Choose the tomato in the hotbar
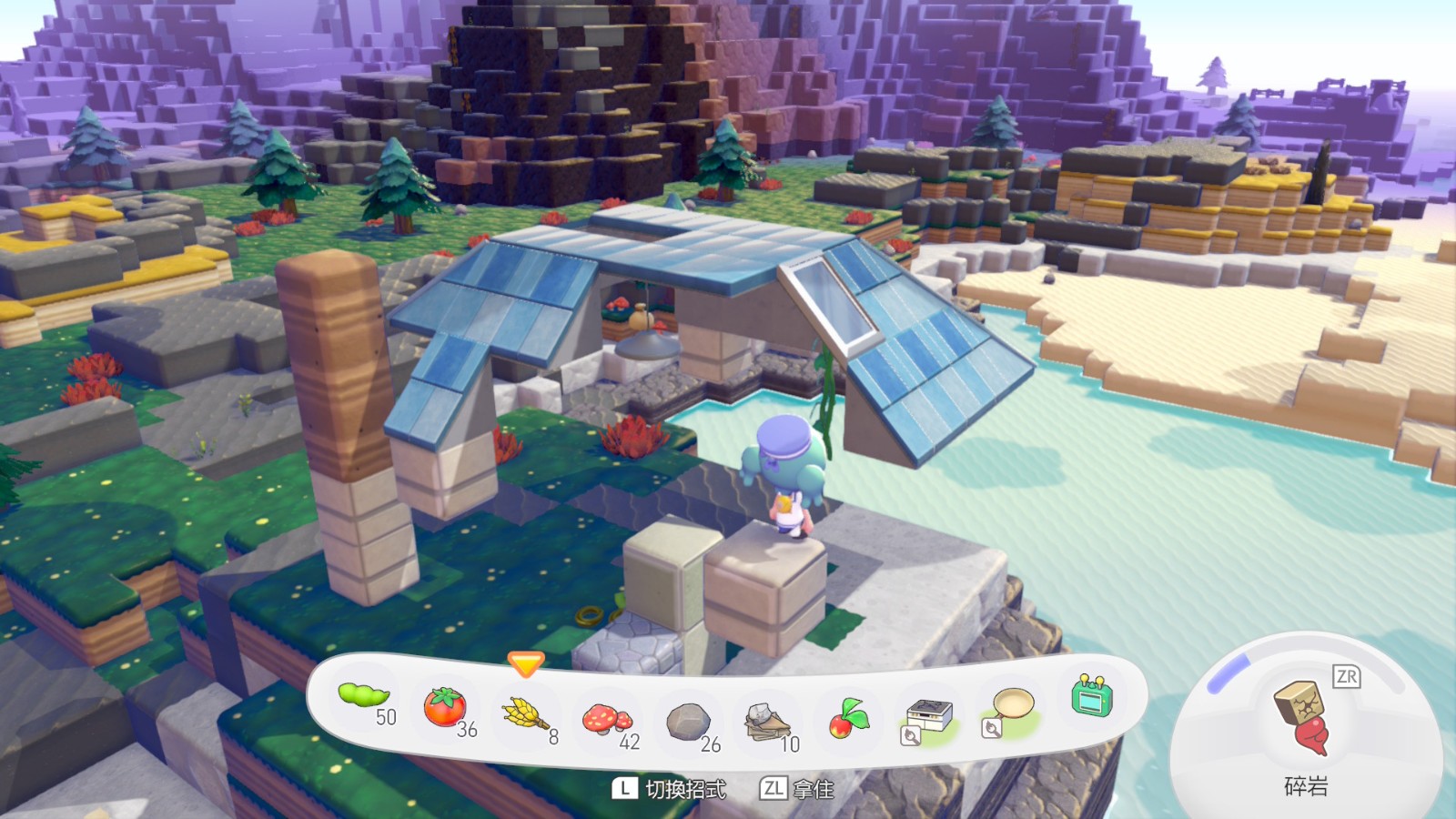Viewport: 1456px width, 819px height. tap(444, 707)
